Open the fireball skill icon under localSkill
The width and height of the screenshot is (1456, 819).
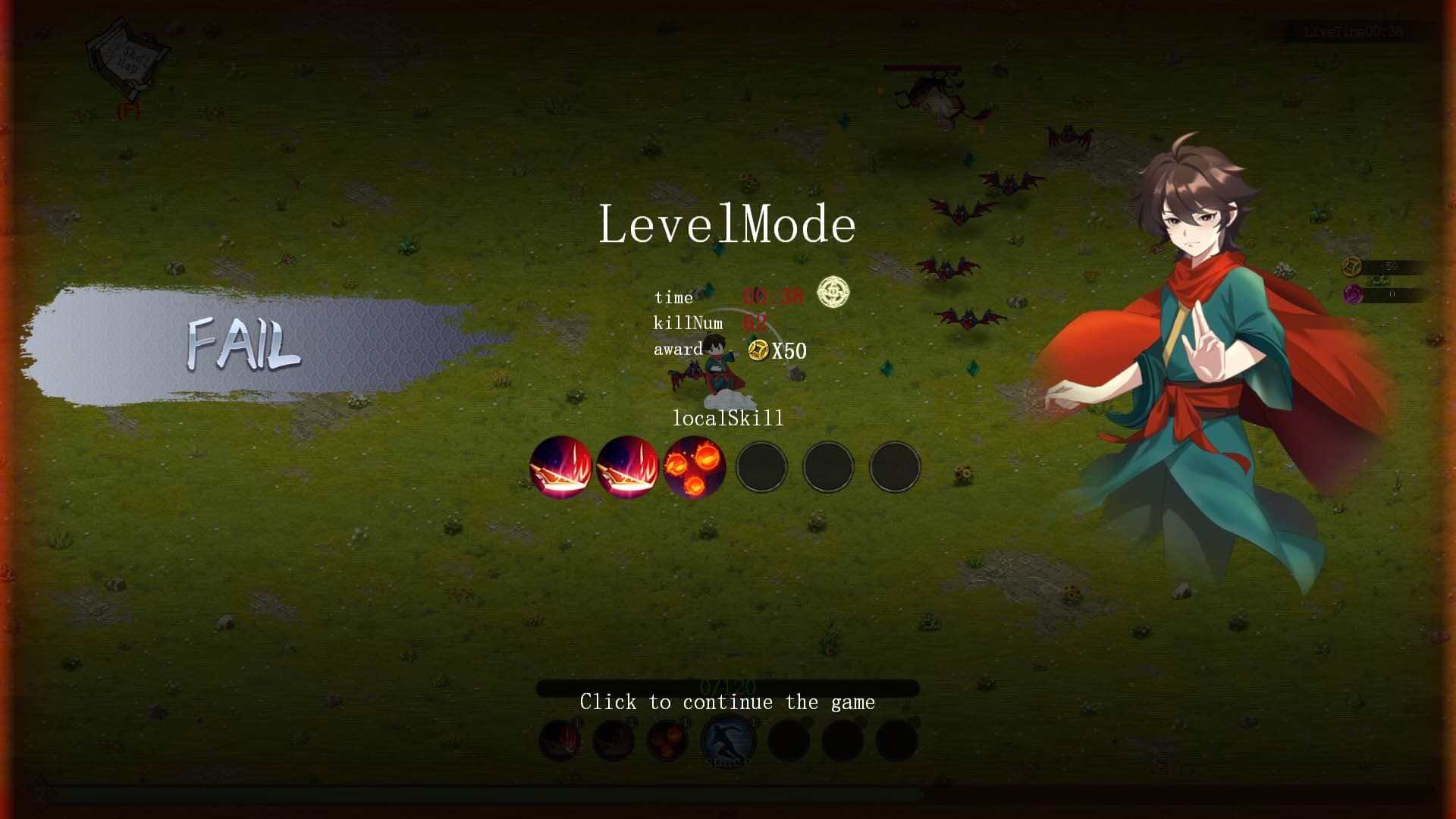pos(694,467)
